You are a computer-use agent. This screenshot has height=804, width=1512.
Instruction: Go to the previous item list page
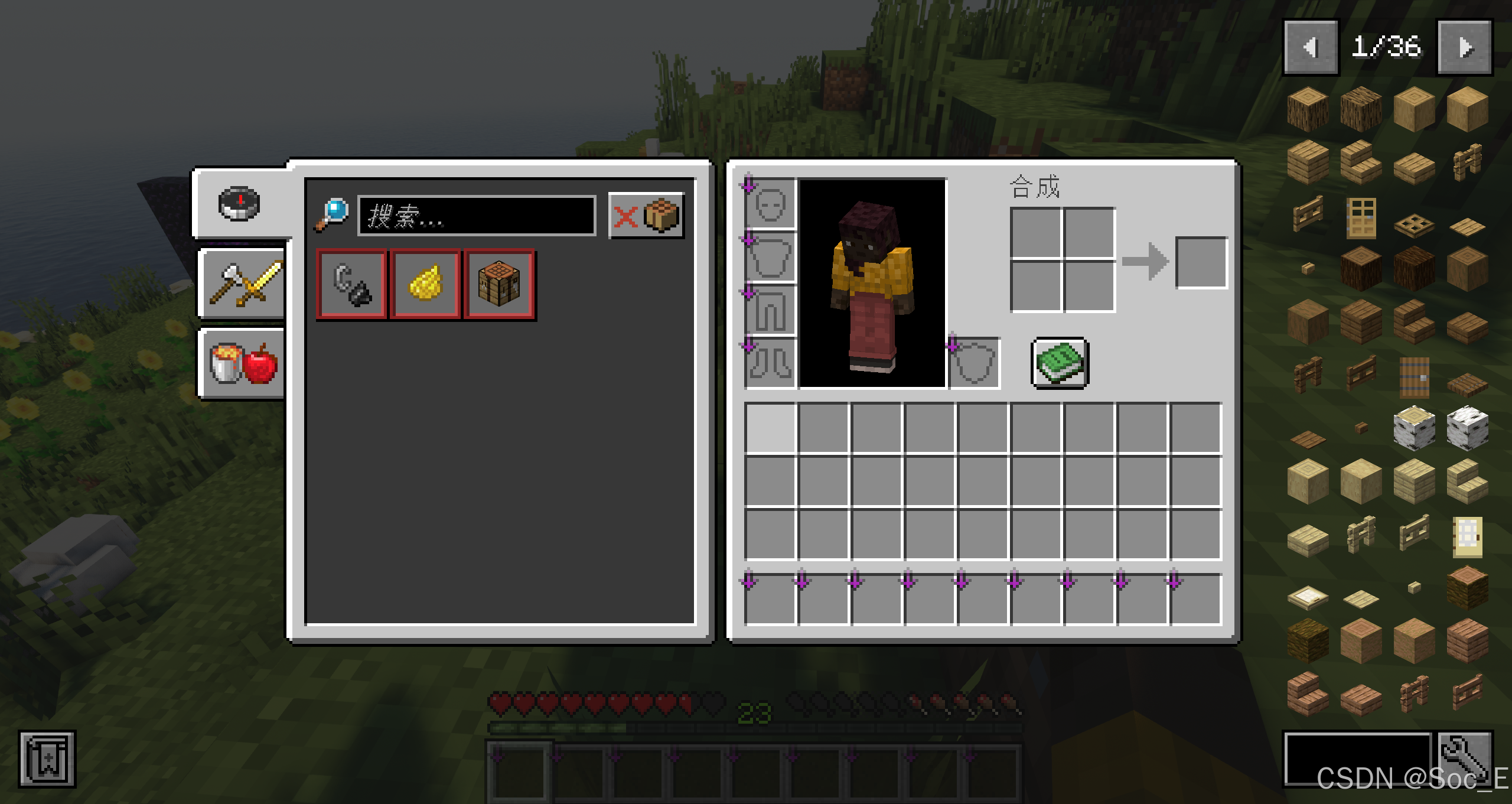pyautogui.click(x=1311, y=47)
